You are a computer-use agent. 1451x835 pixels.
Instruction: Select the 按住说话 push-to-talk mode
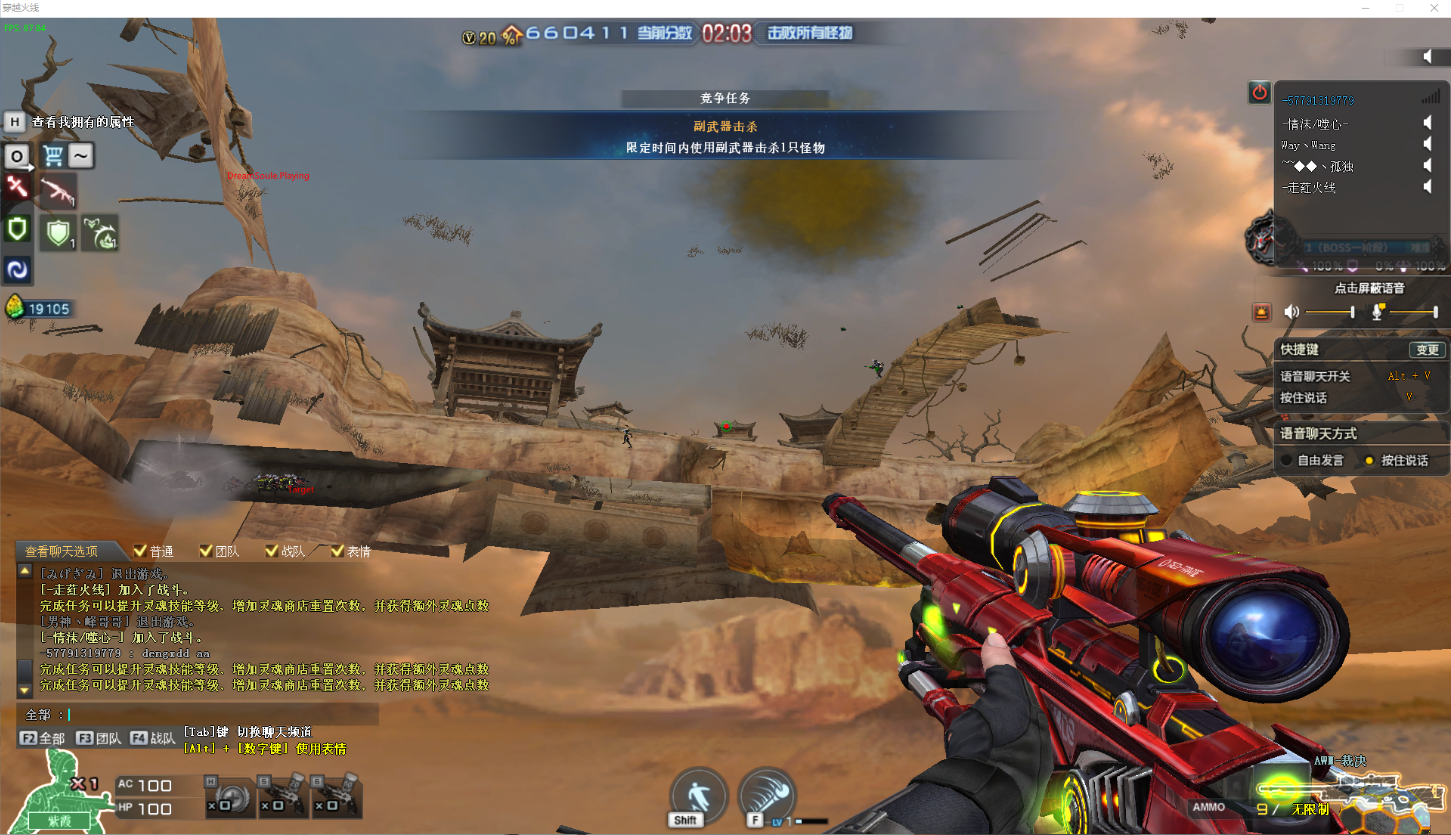1370,461
